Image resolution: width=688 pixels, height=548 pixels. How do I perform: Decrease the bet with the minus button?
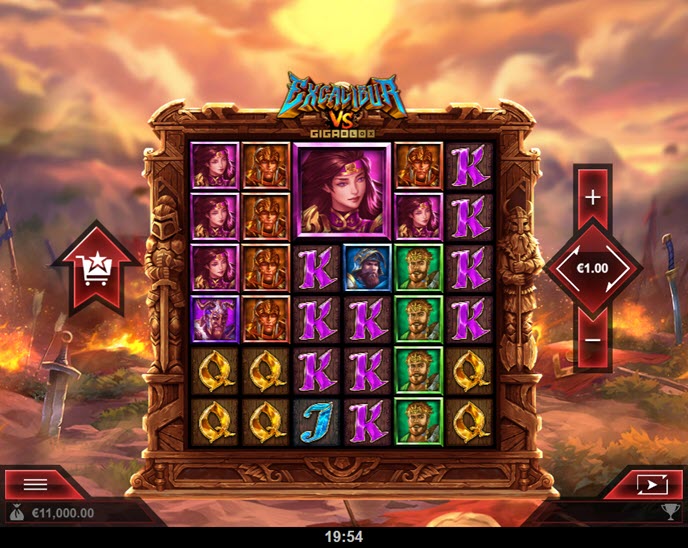click(x=593, y=340)
